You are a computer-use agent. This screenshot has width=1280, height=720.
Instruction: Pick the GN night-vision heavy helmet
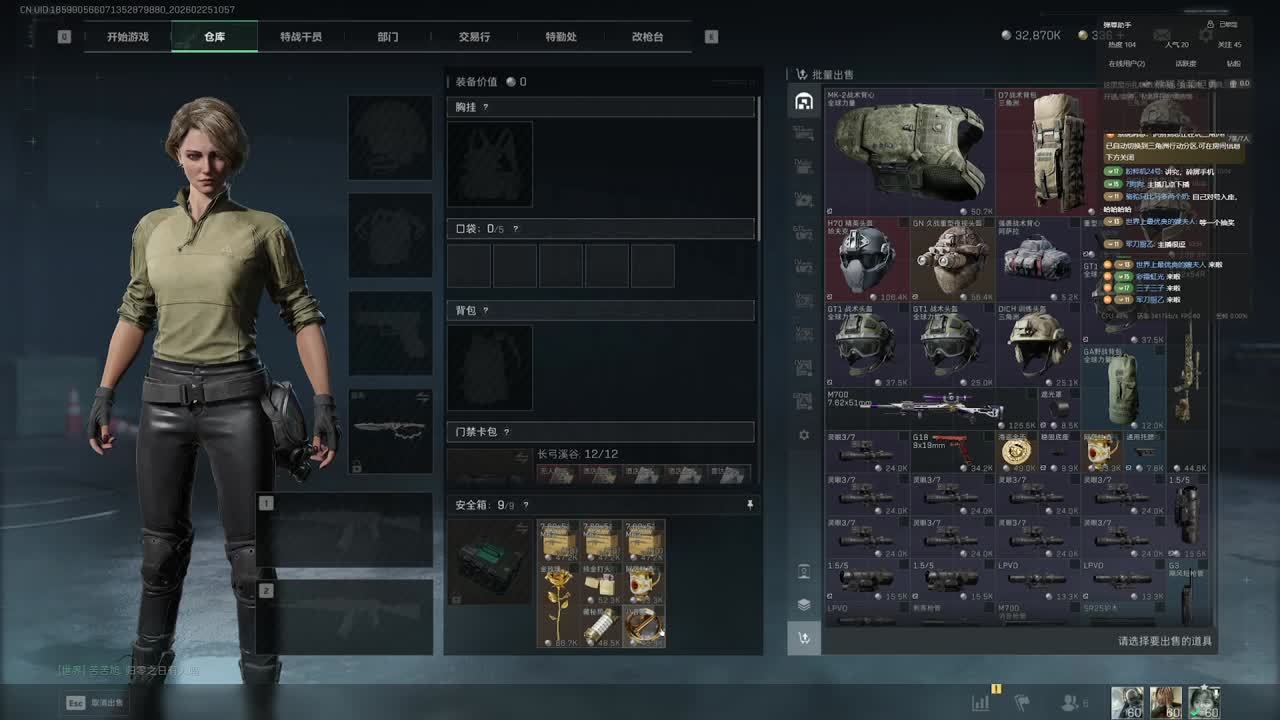pos(952,260)
